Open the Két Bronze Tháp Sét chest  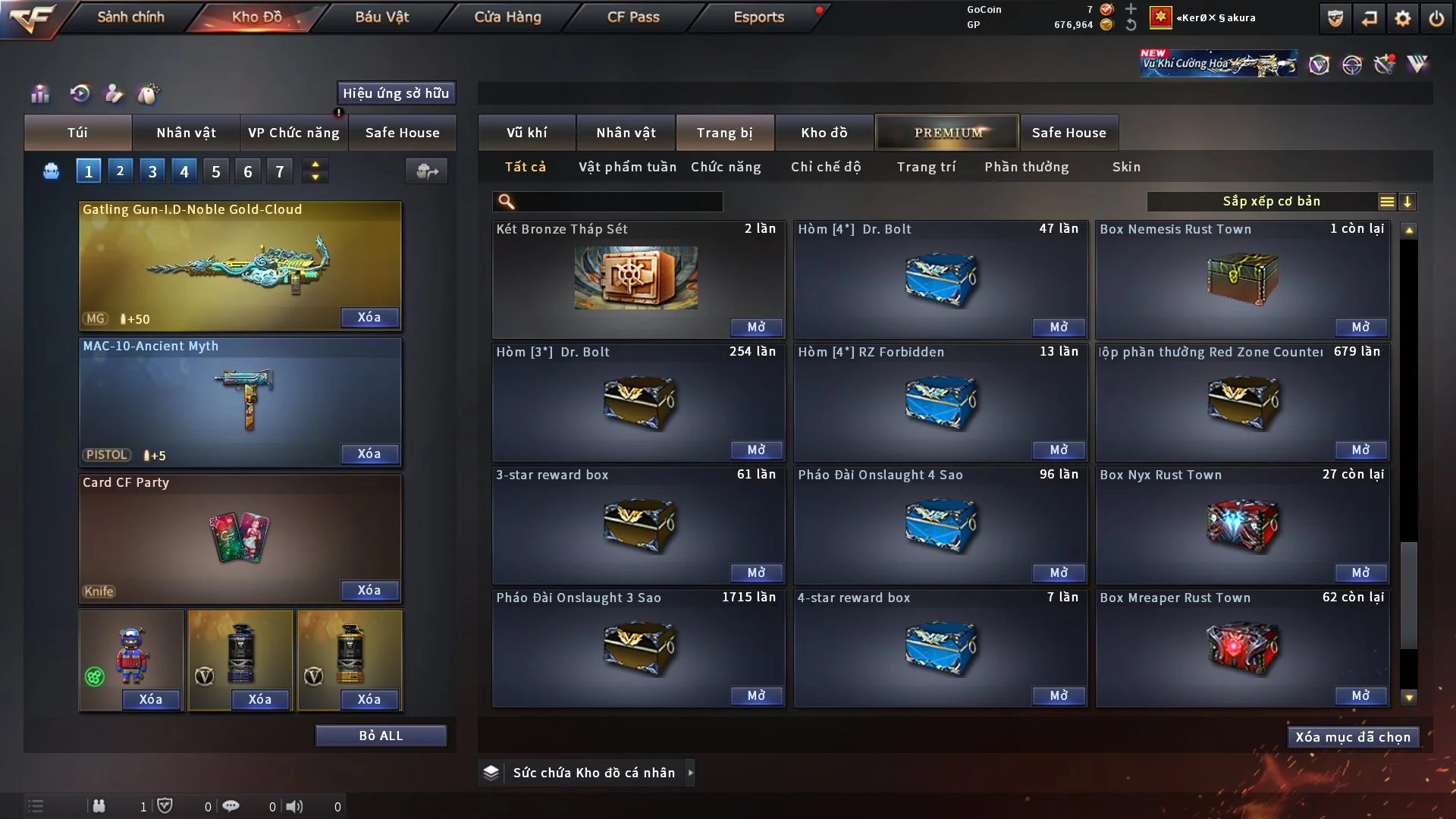756,327
